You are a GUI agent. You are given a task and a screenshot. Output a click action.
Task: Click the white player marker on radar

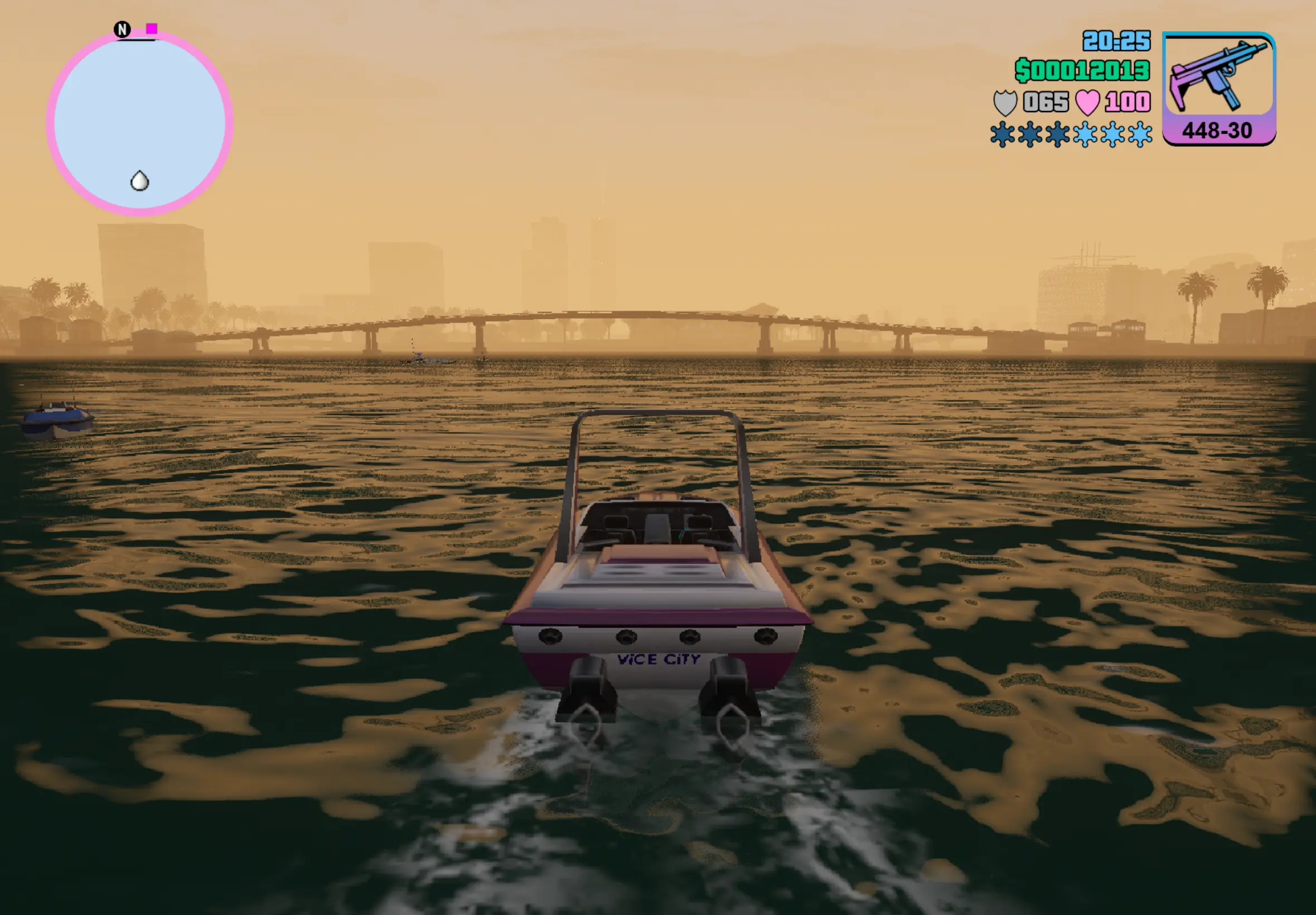[x=140, y=181]
